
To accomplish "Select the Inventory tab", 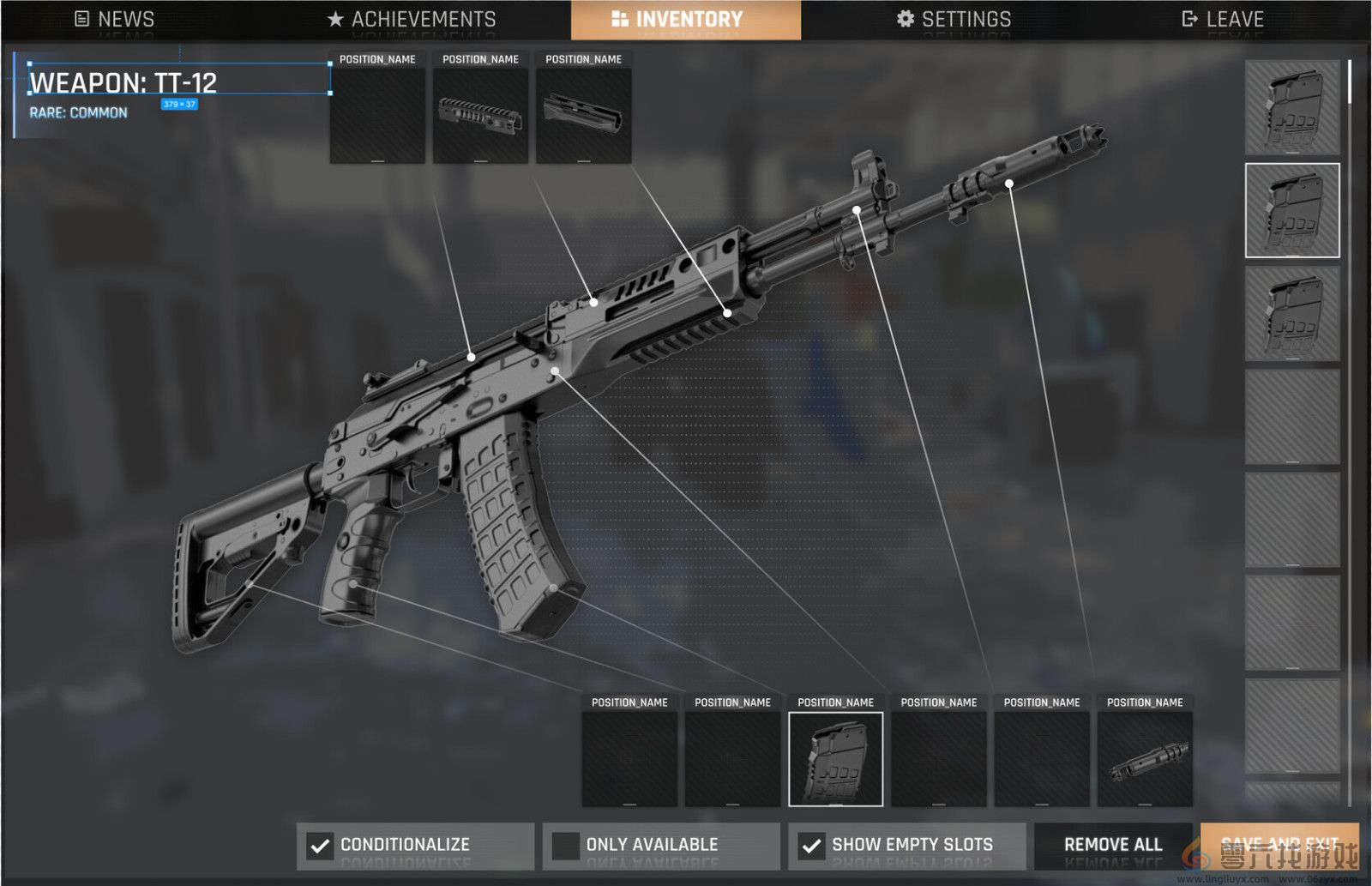I will 686,19.
